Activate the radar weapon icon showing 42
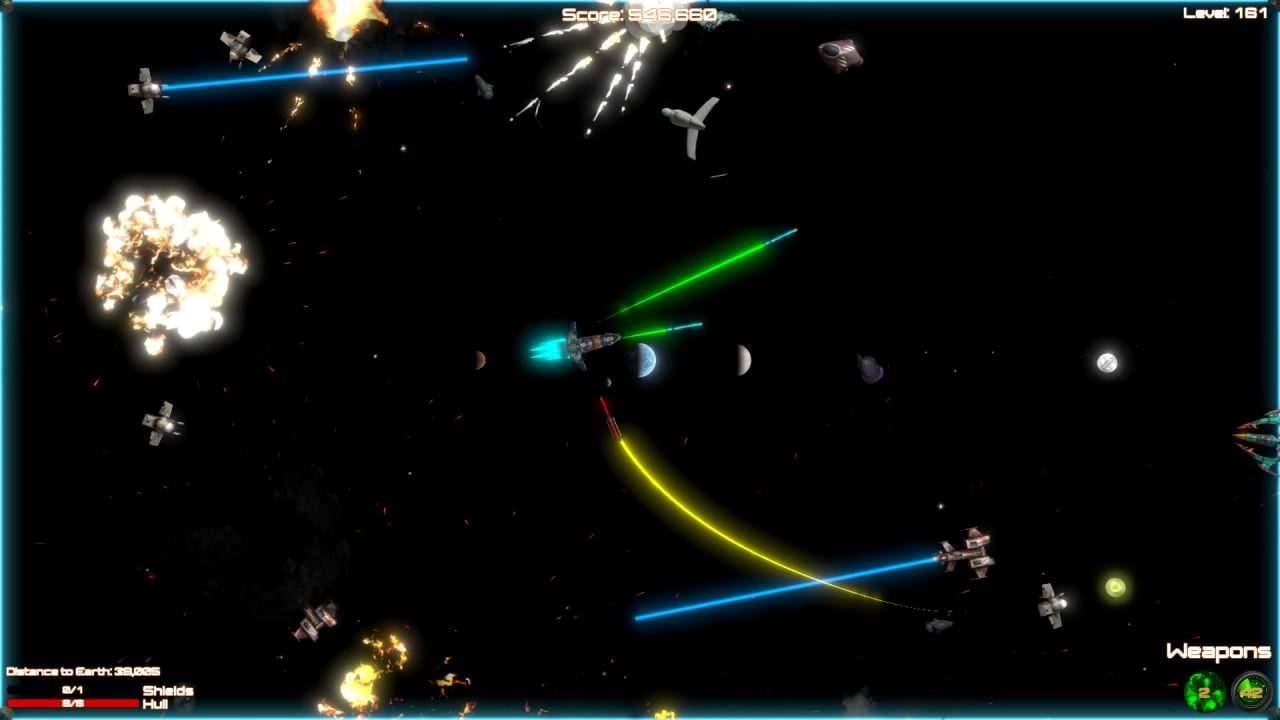This screenshot has width=1280, height=720. point(1251,691)
